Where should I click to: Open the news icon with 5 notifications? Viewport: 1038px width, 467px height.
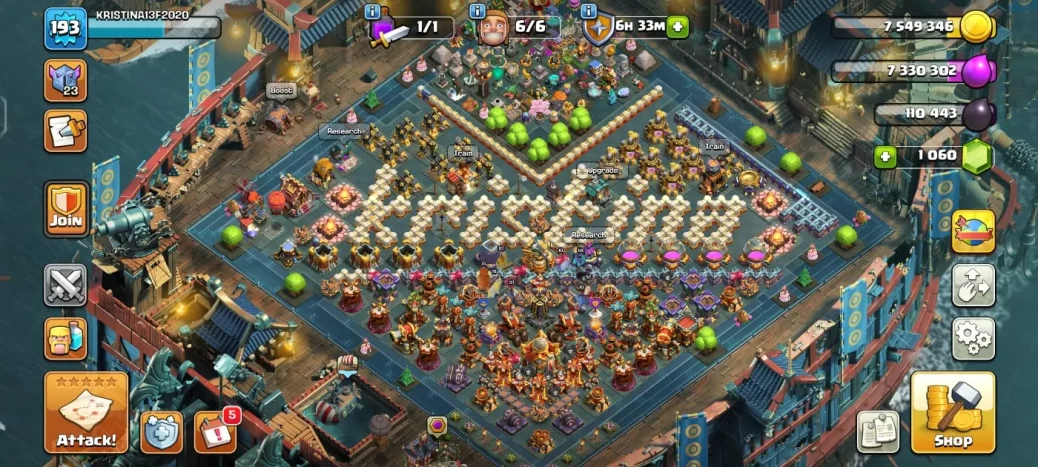214,430
